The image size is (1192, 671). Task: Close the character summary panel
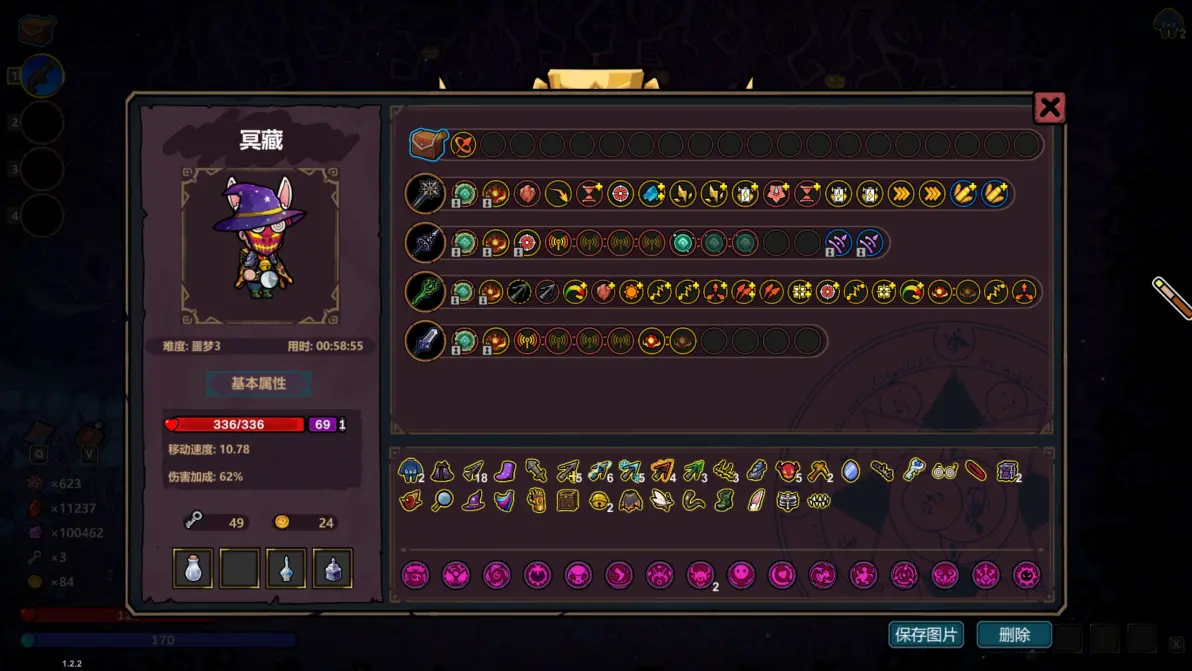[x=1049, y=108]
